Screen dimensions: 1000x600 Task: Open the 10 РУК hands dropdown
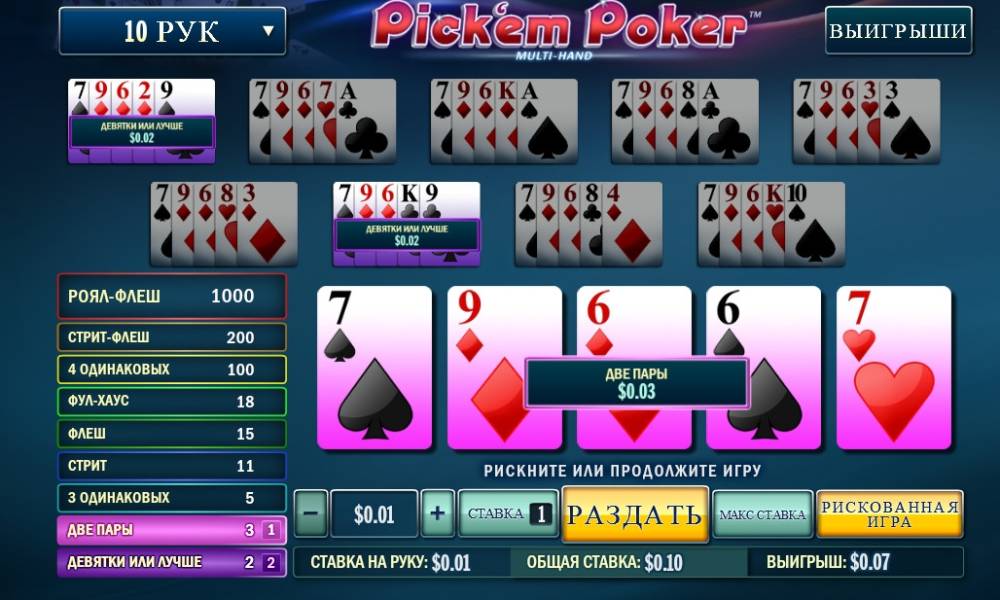[x=172, y=31]
